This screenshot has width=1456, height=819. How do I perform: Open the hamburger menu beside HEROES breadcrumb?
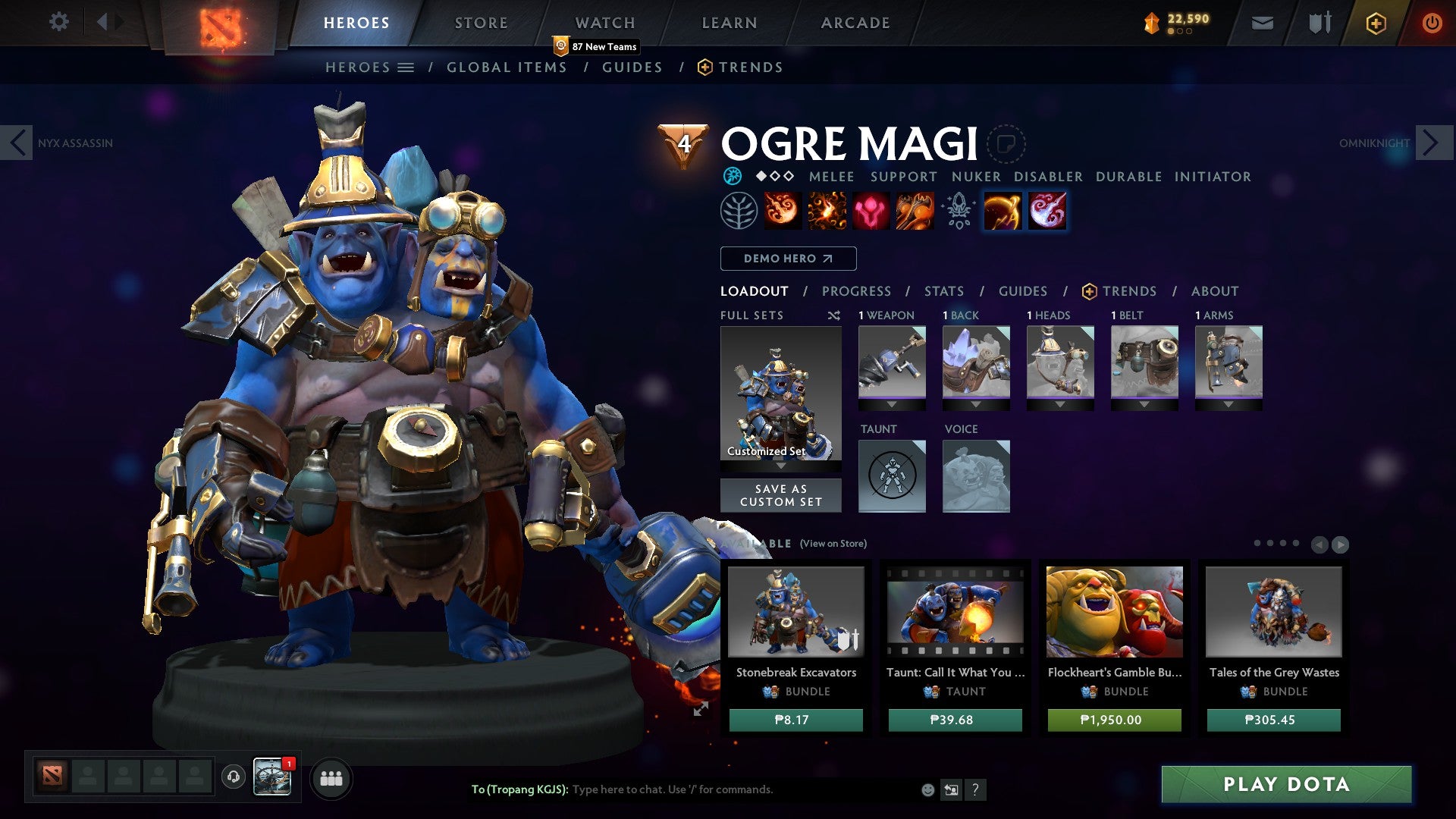tap(405, 67)
